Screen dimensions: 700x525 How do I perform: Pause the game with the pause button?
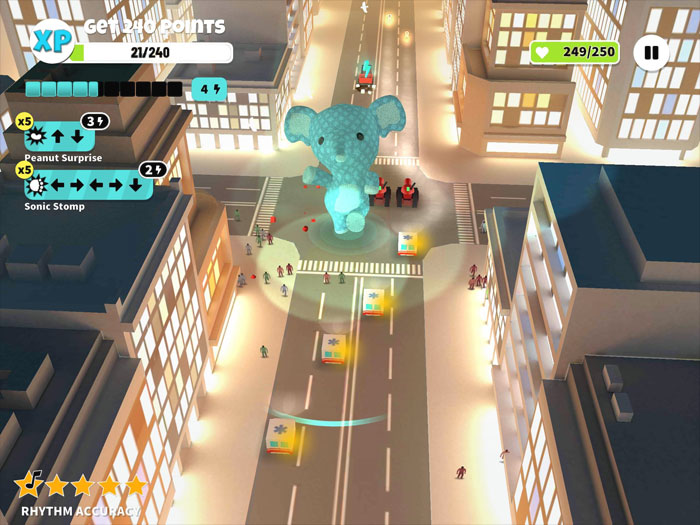tap(651, 52)
